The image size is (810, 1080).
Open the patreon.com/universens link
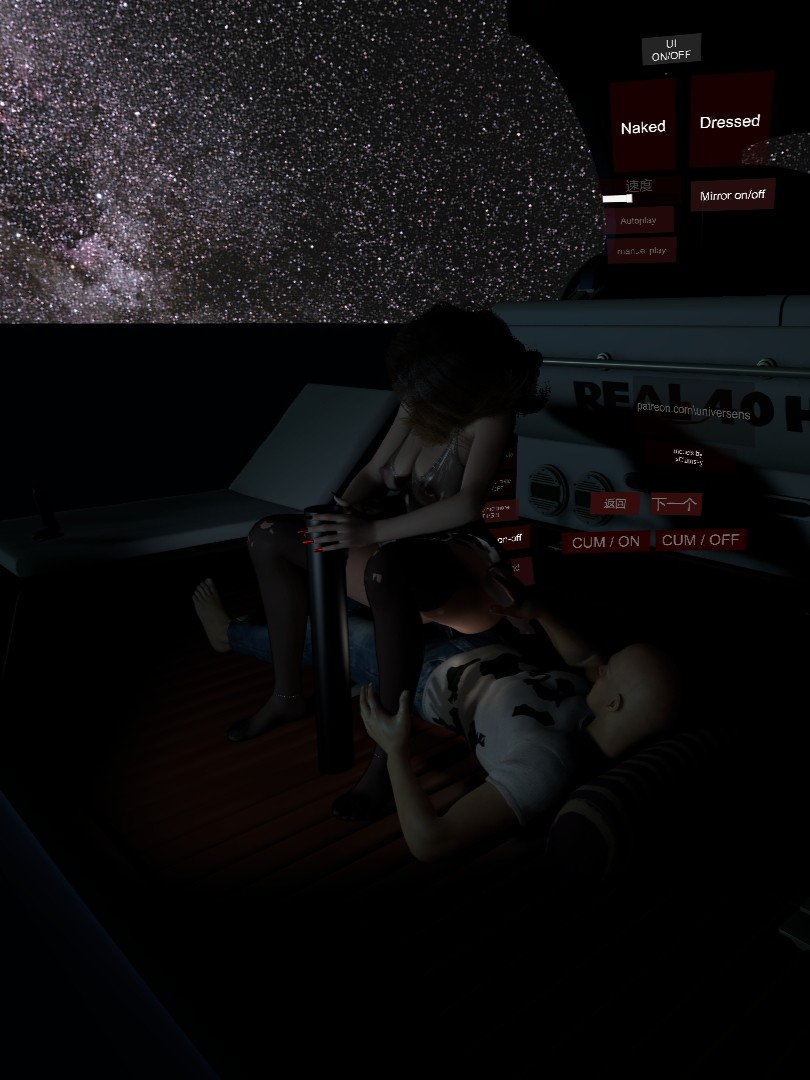pyautogui.click(x=694, y=406)
